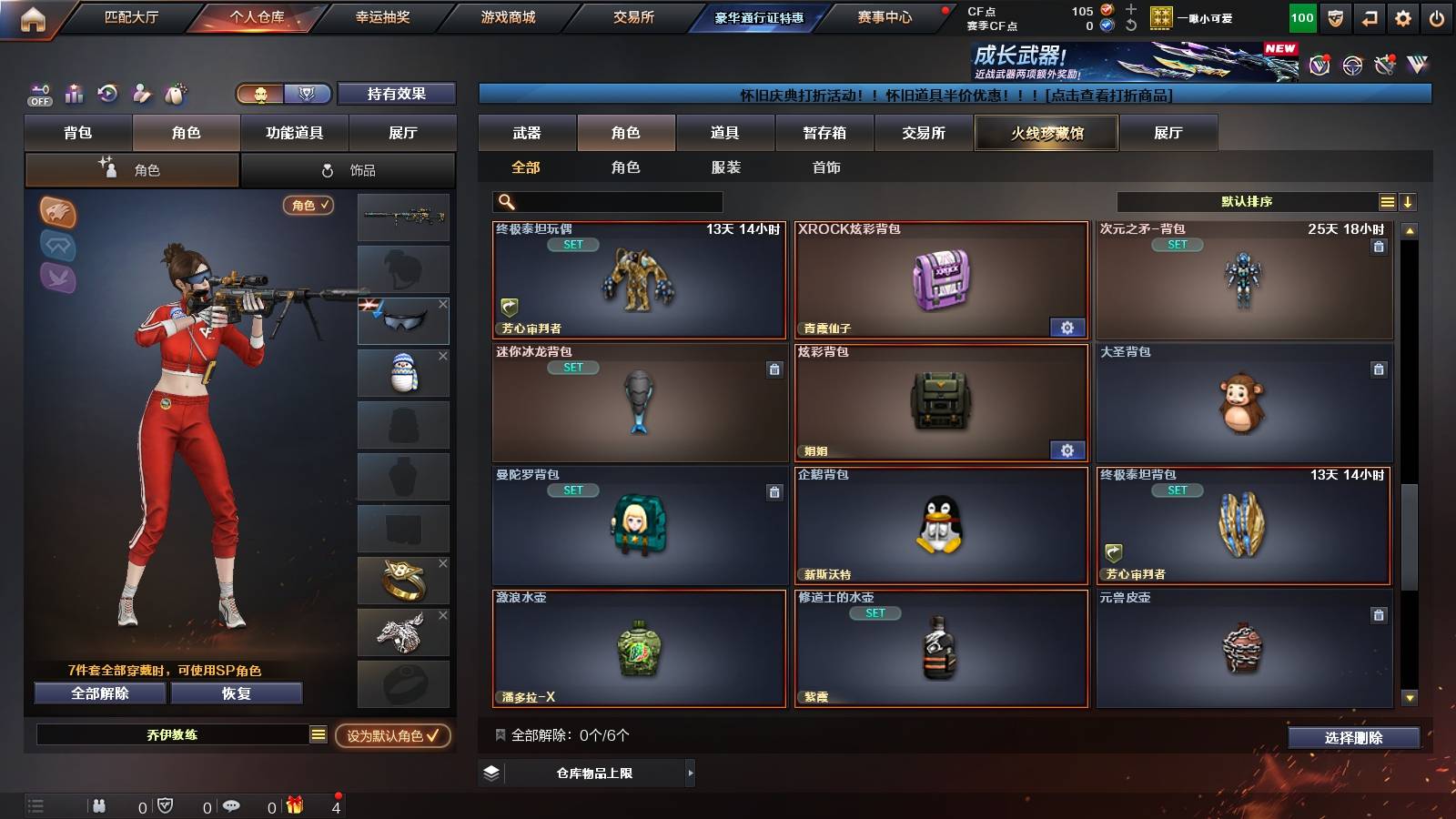Open the 幸运抽奖 menu at top
Screen dimensions: 1456x819
[x=381, y=16]
